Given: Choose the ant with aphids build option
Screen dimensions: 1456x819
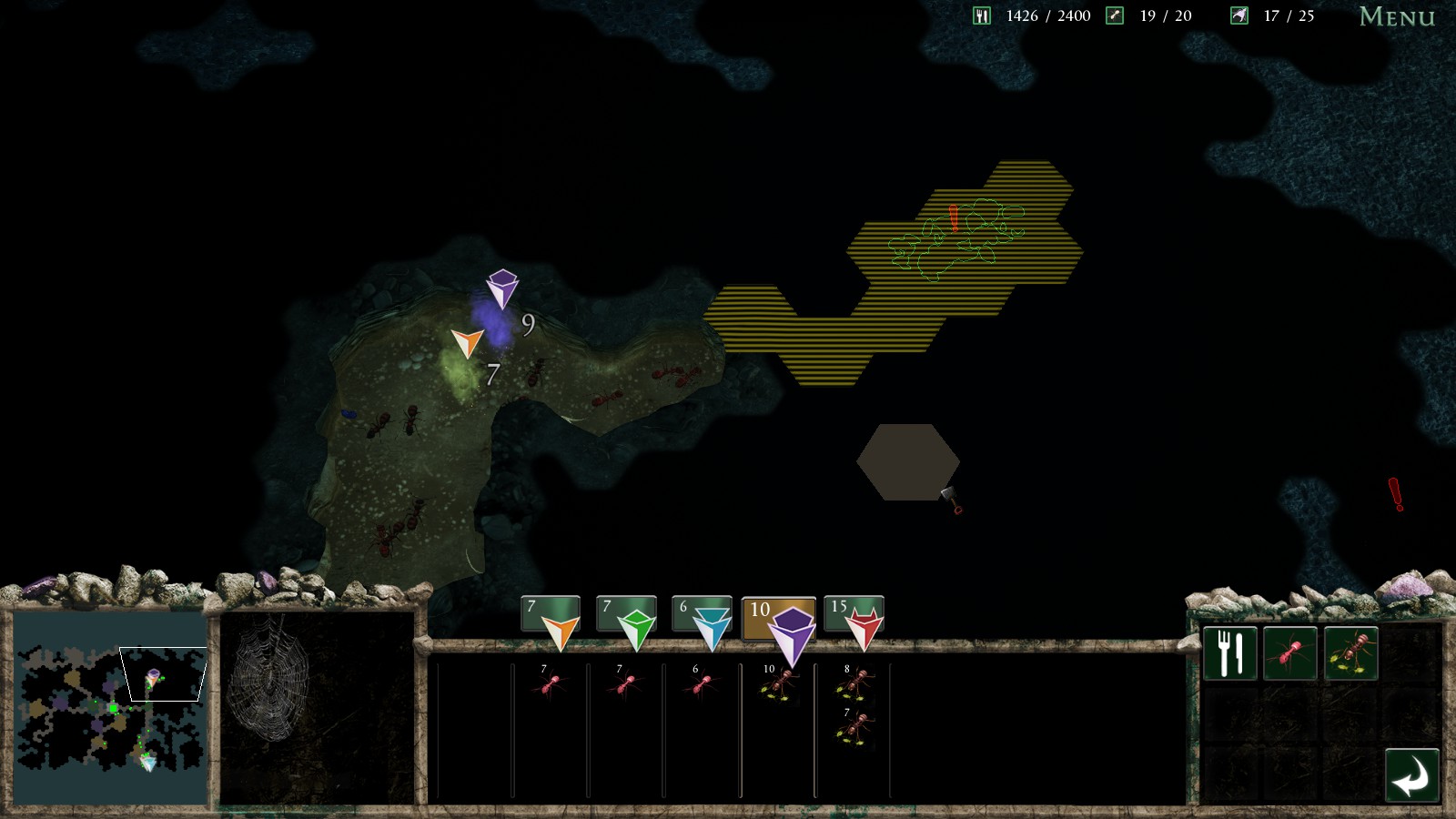Looking at the screenshot, I should click(x=1350, y=653).
